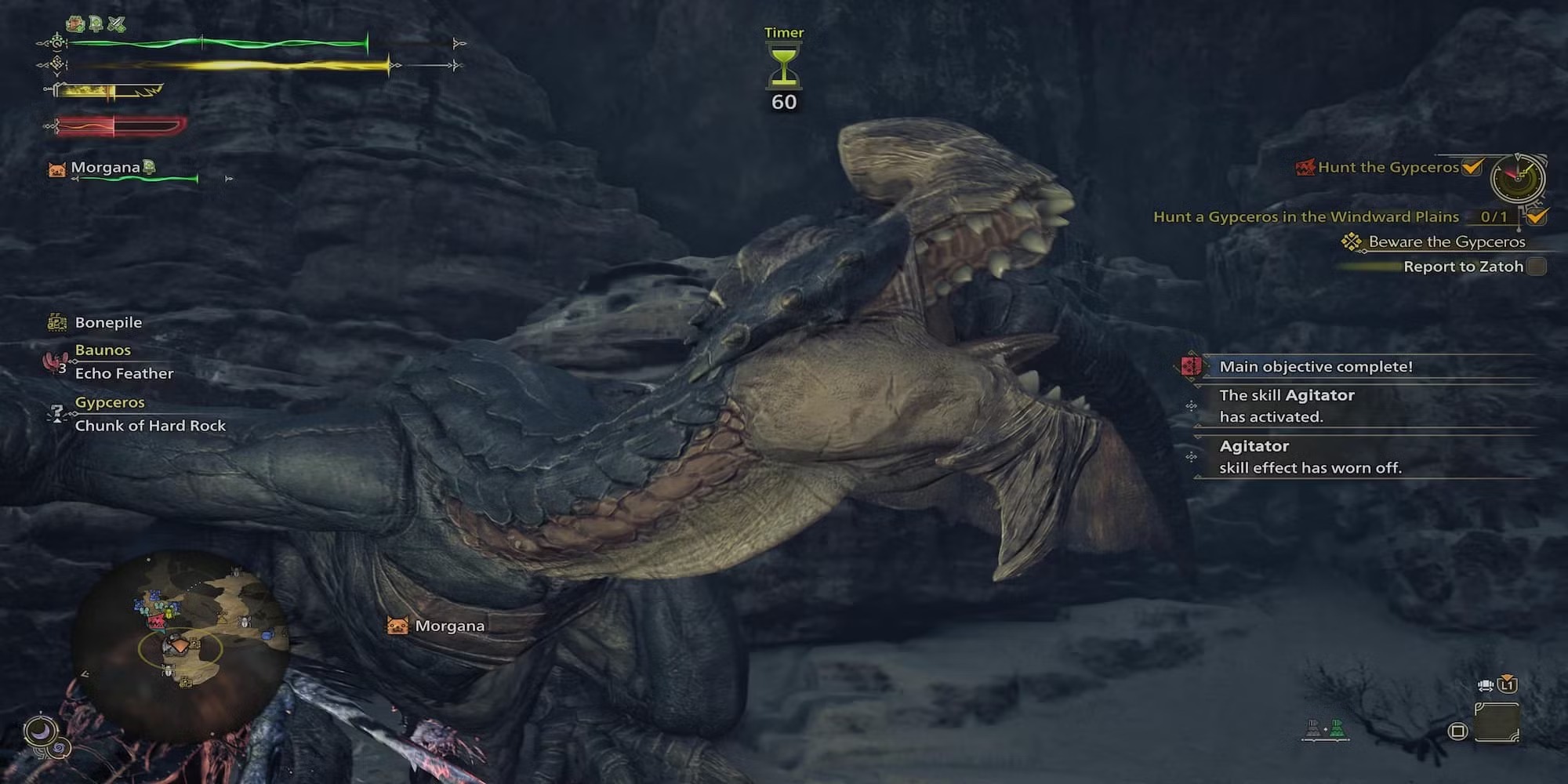The image size is (1568, 784).
Task: Click the Agitator has activated notification
Action: (x=1286, y=406)
